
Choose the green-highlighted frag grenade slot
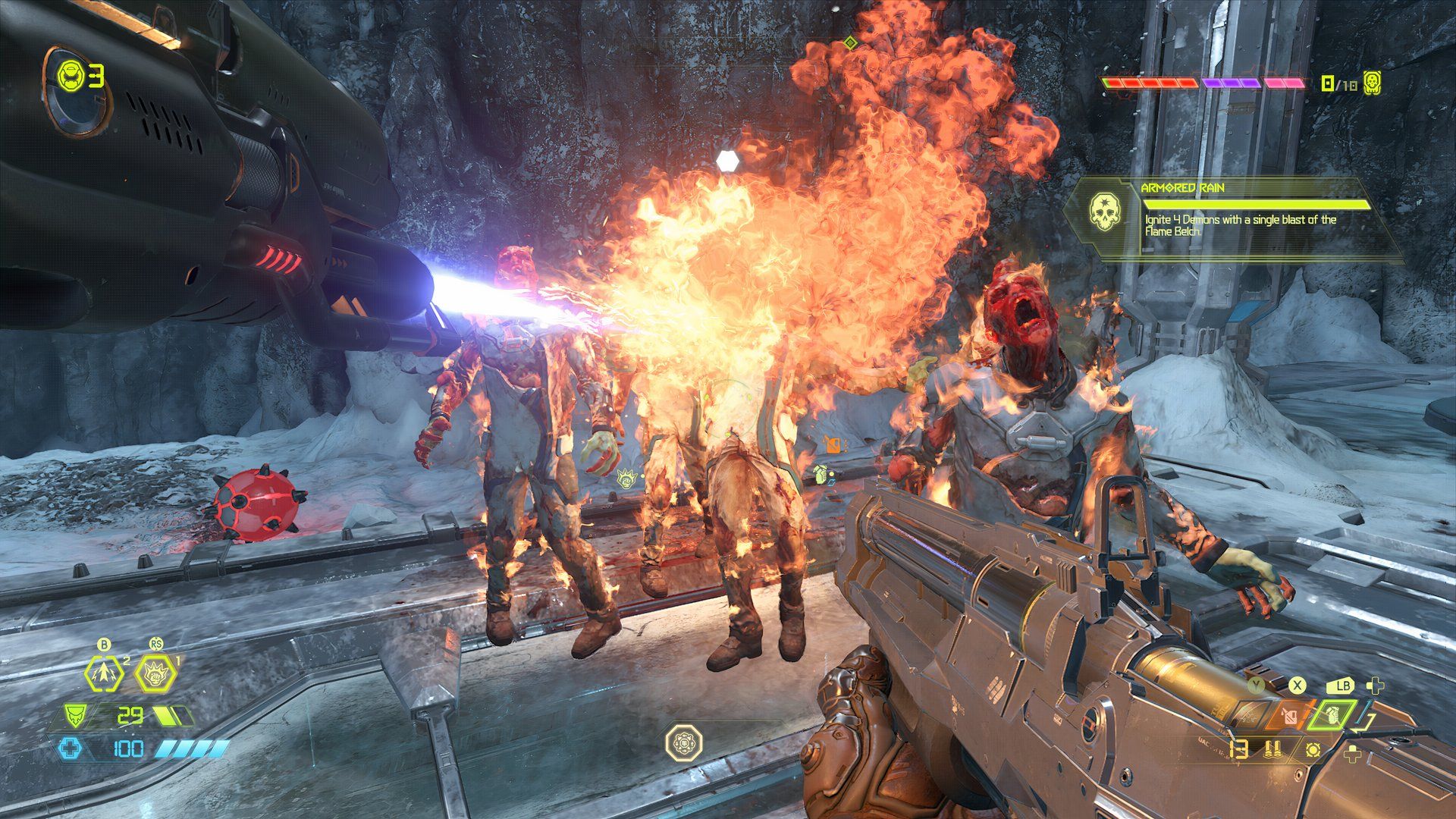tap(1332, 715)
